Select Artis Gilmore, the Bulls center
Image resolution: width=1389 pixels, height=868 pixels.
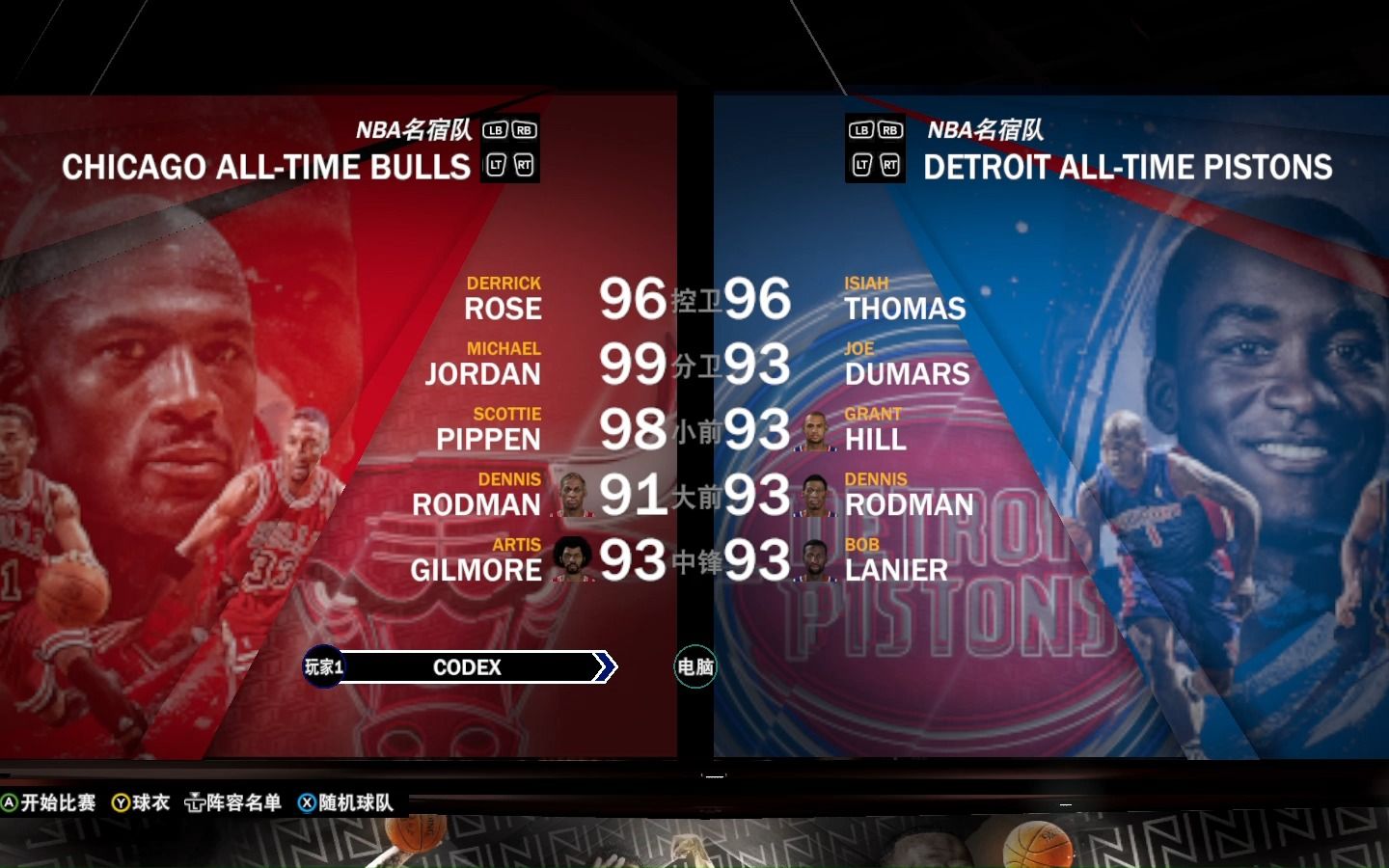click(477, 560)
